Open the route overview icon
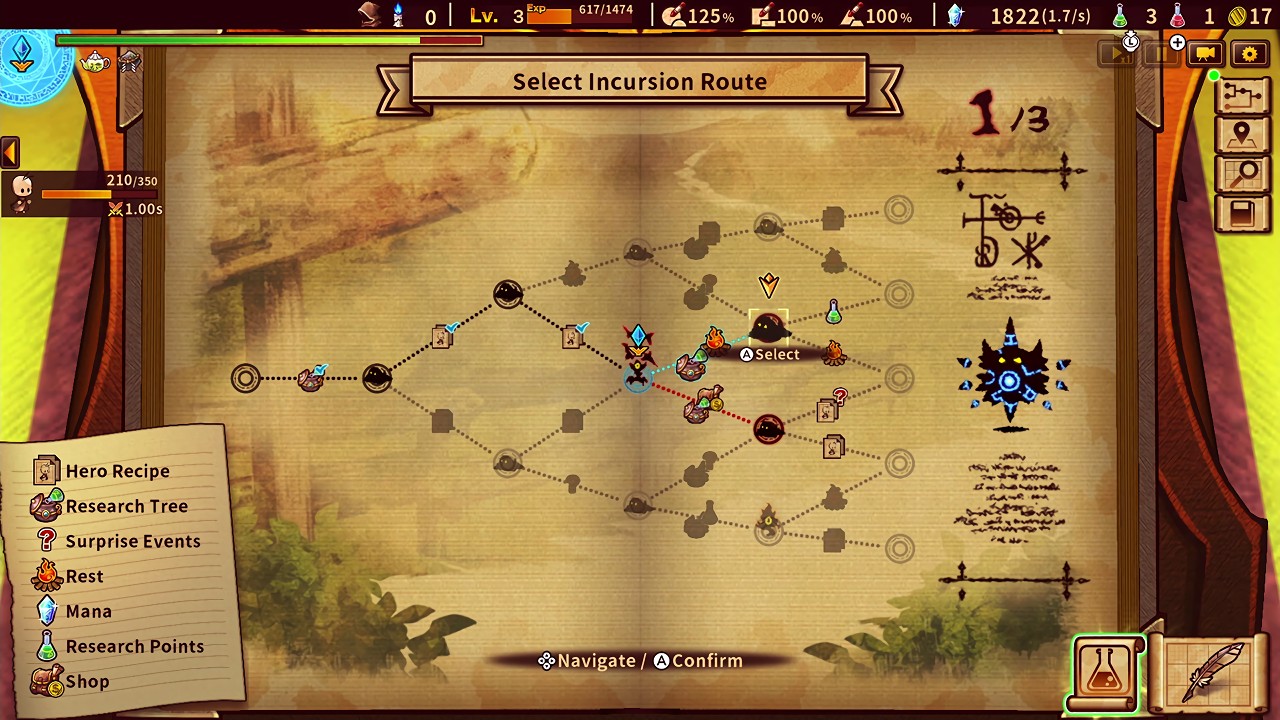 click(1242, 93)
